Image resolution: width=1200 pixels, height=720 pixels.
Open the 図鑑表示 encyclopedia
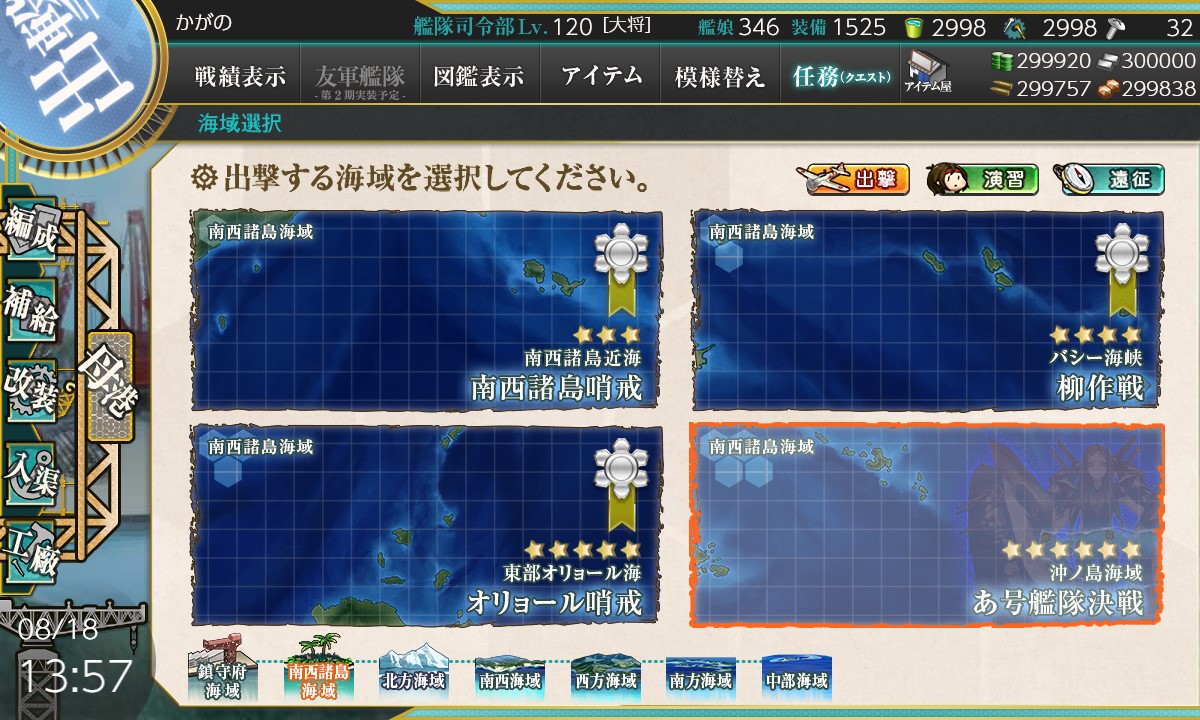click(479, 76)
